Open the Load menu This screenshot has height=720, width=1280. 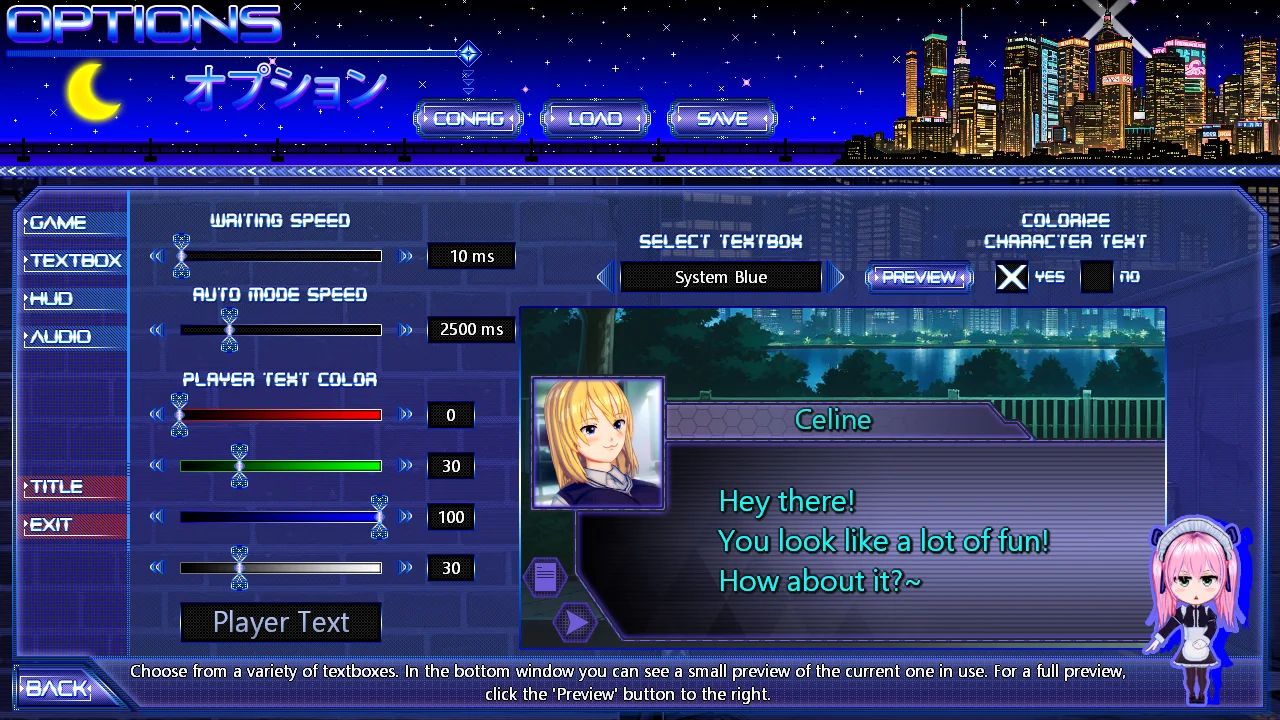(x=595, y=118)
